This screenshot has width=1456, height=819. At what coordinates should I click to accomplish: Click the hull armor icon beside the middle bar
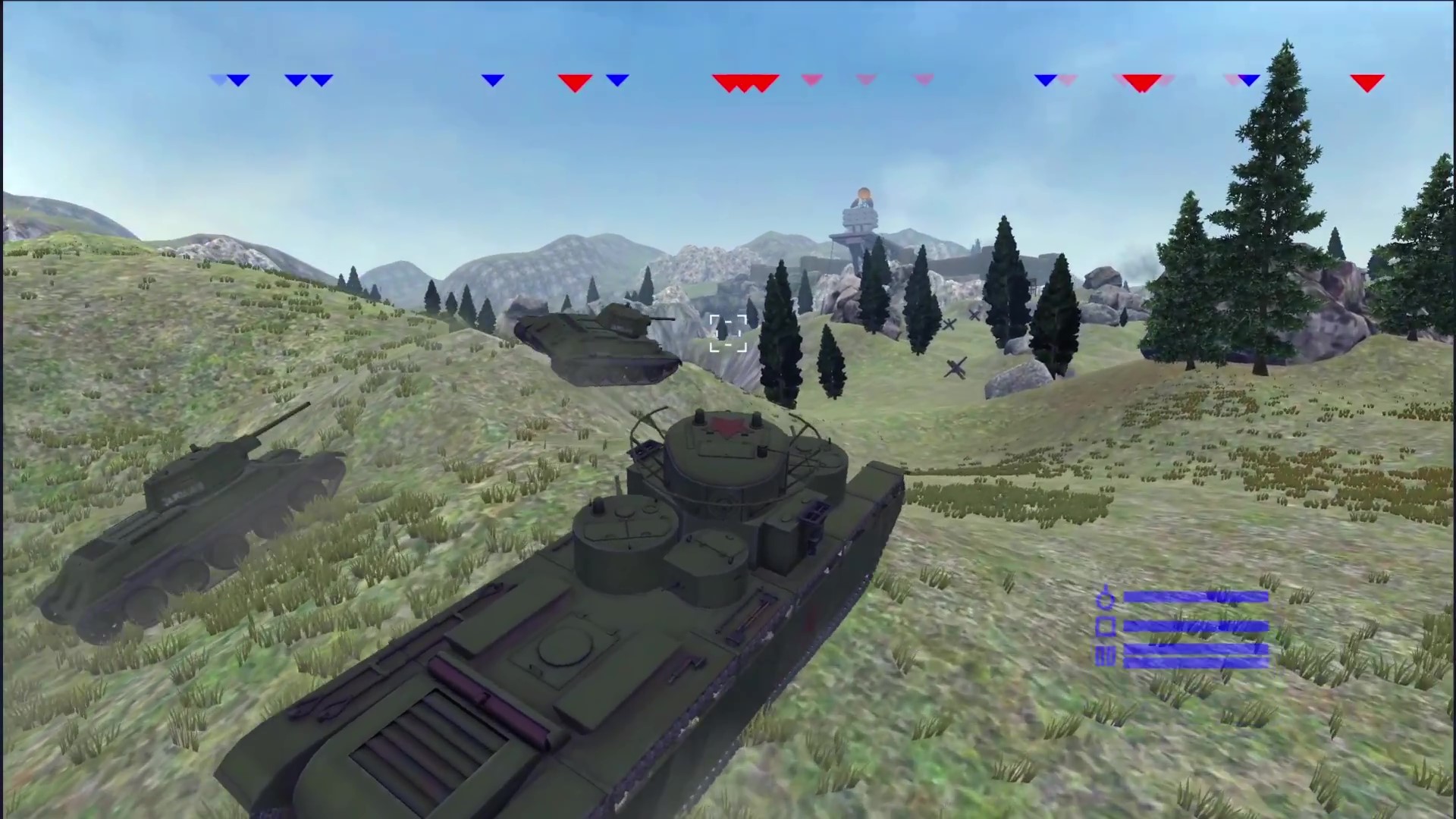click(1106, 626)
